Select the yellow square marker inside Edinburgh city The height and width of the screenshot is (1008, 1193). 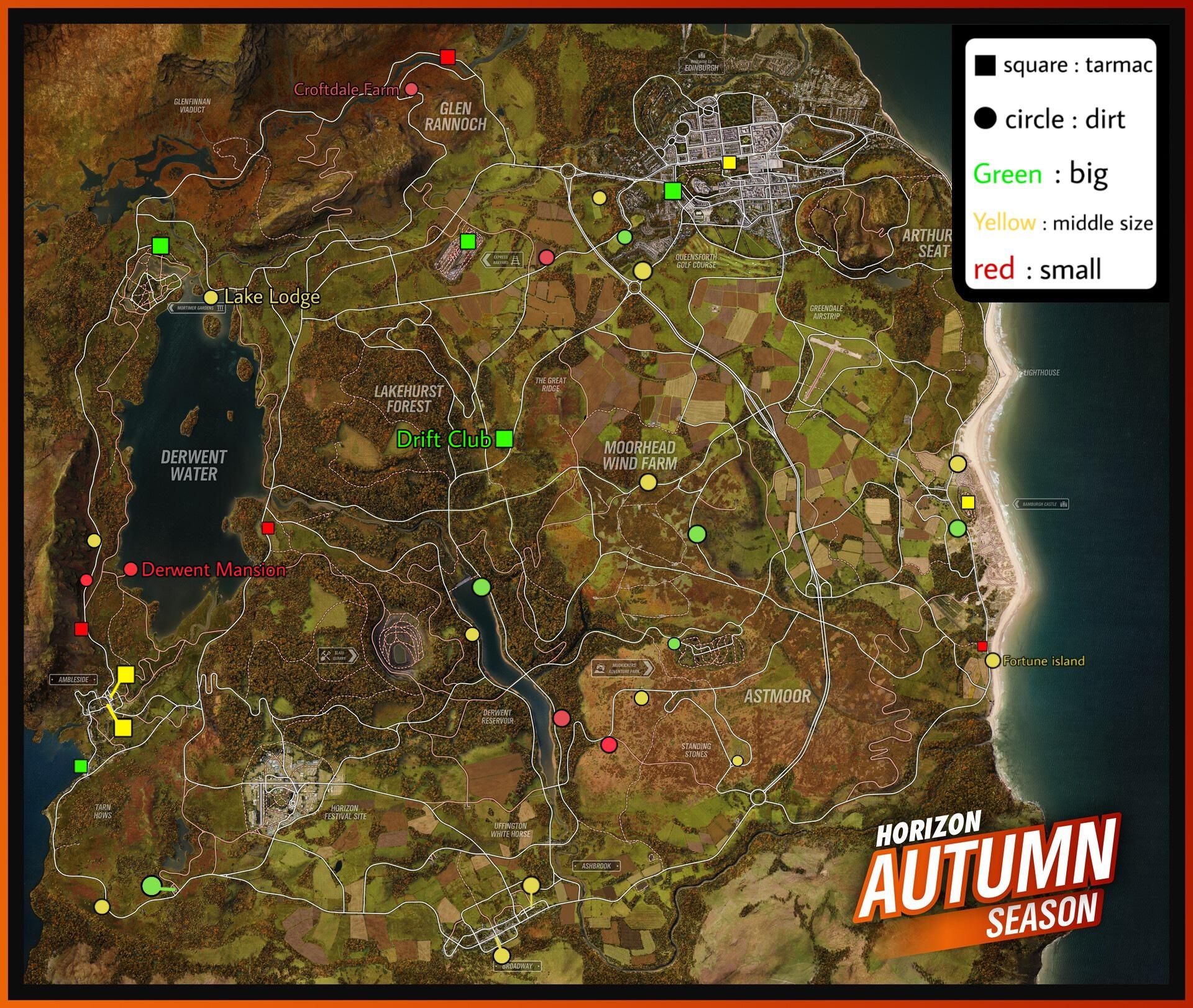coord(729,164)
